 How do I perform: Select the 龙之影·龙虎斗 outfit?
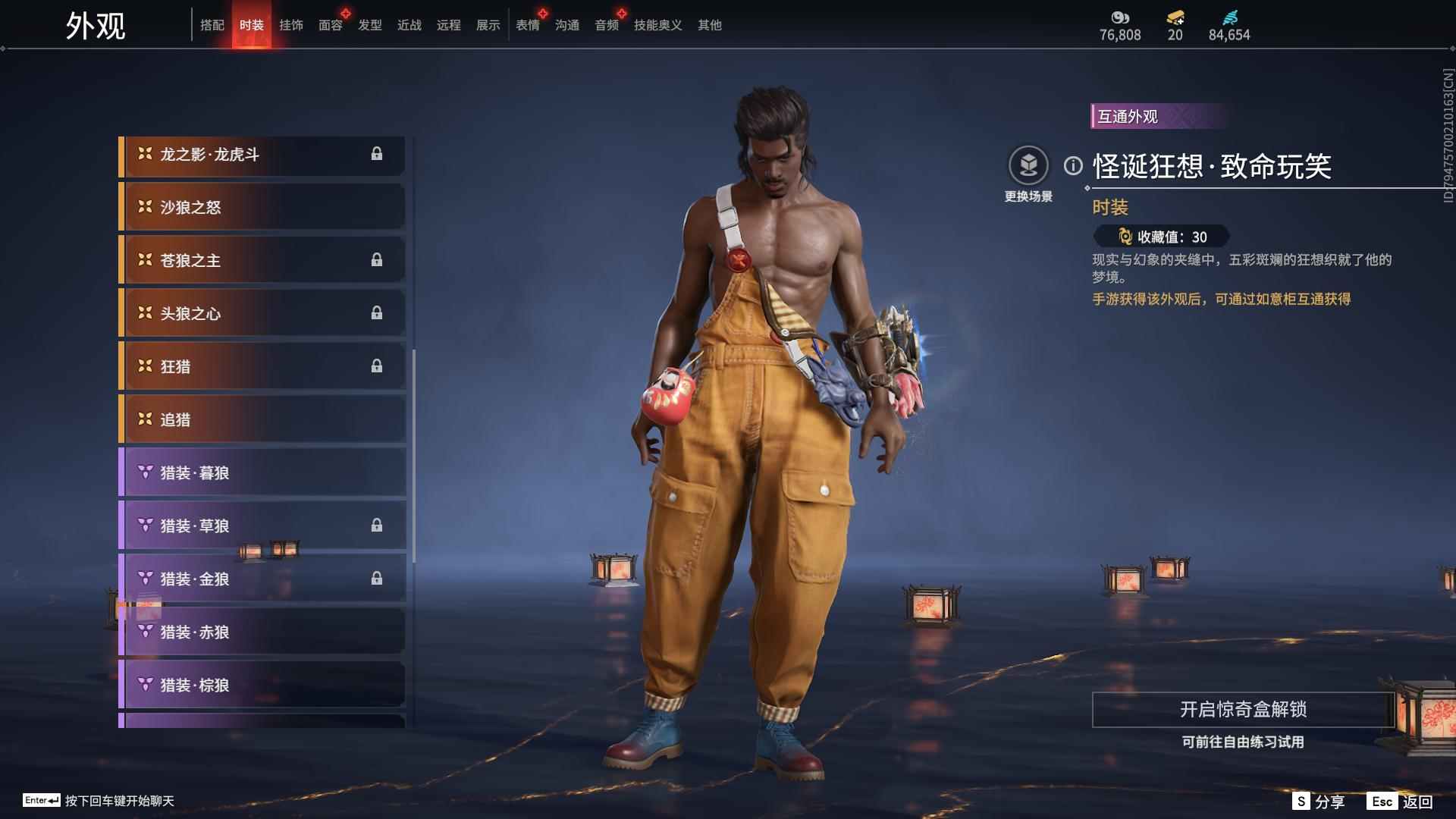click(x=262, y=155)
